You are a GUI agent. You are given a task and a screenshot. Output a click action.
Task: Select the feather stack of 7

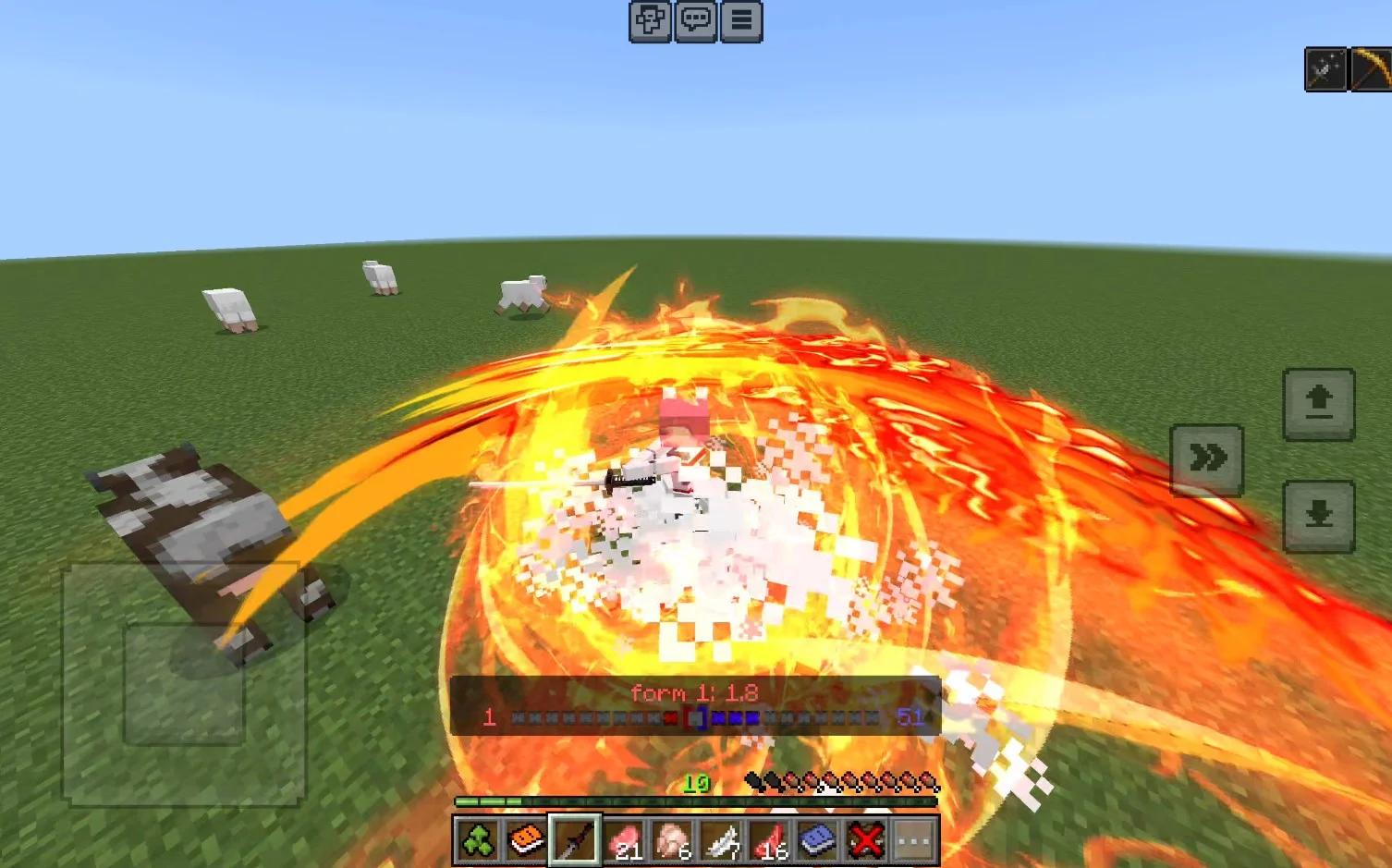pos(721,841)
